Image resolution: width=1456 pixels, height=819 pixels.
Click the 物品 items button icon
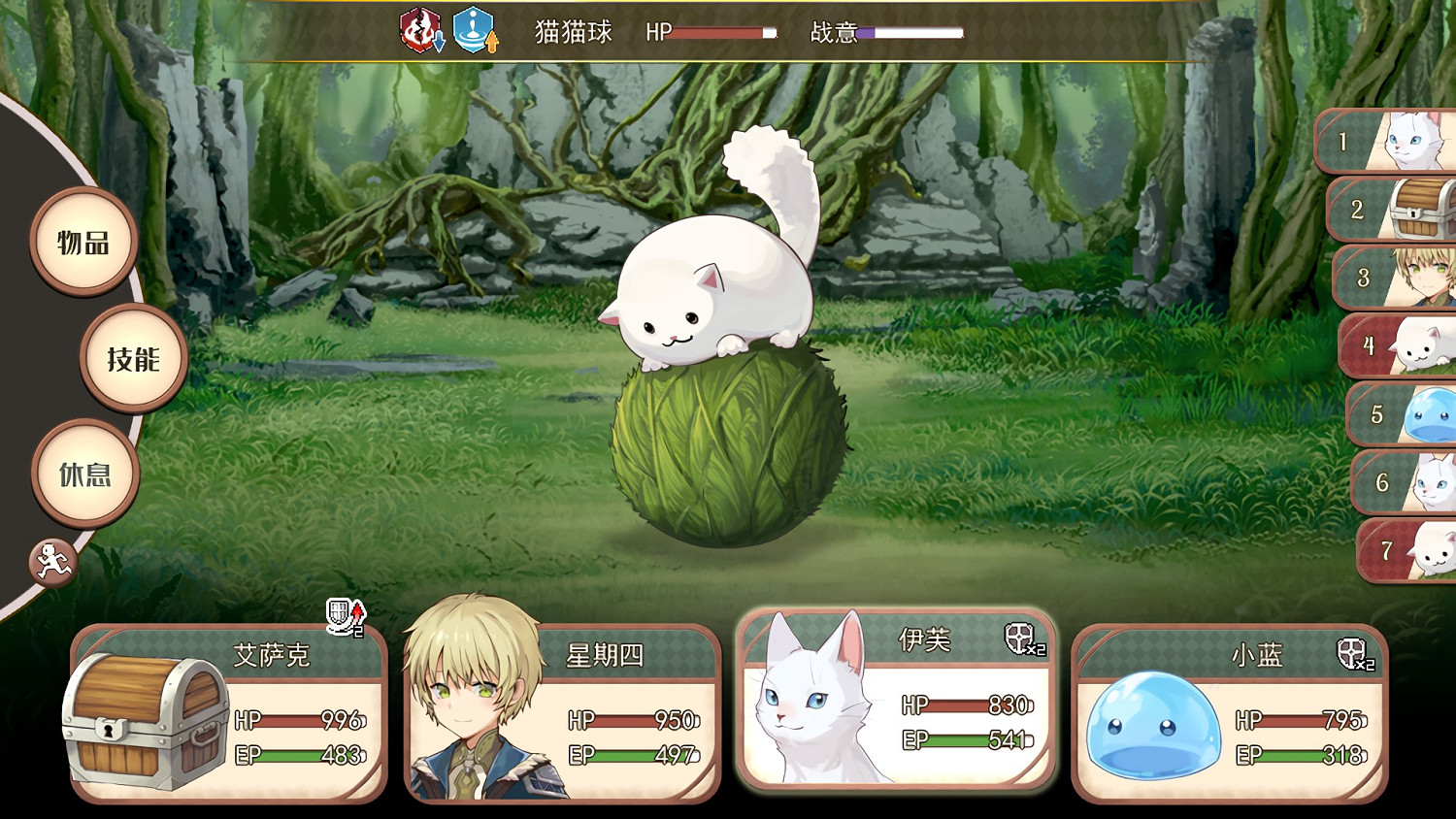click(83, 243)
